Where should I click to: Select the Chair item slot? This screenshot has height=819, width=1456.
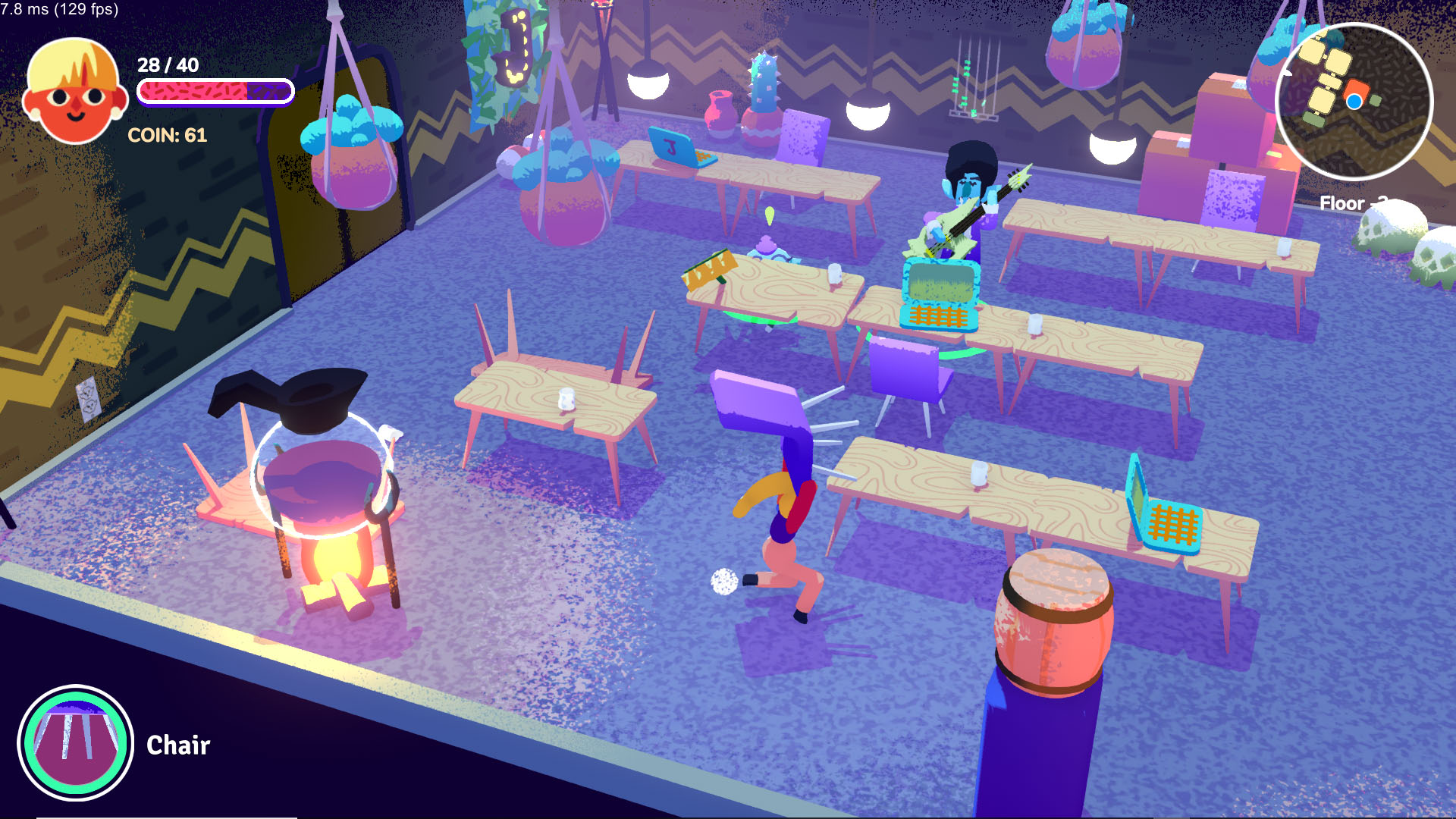tap(75, 742)
